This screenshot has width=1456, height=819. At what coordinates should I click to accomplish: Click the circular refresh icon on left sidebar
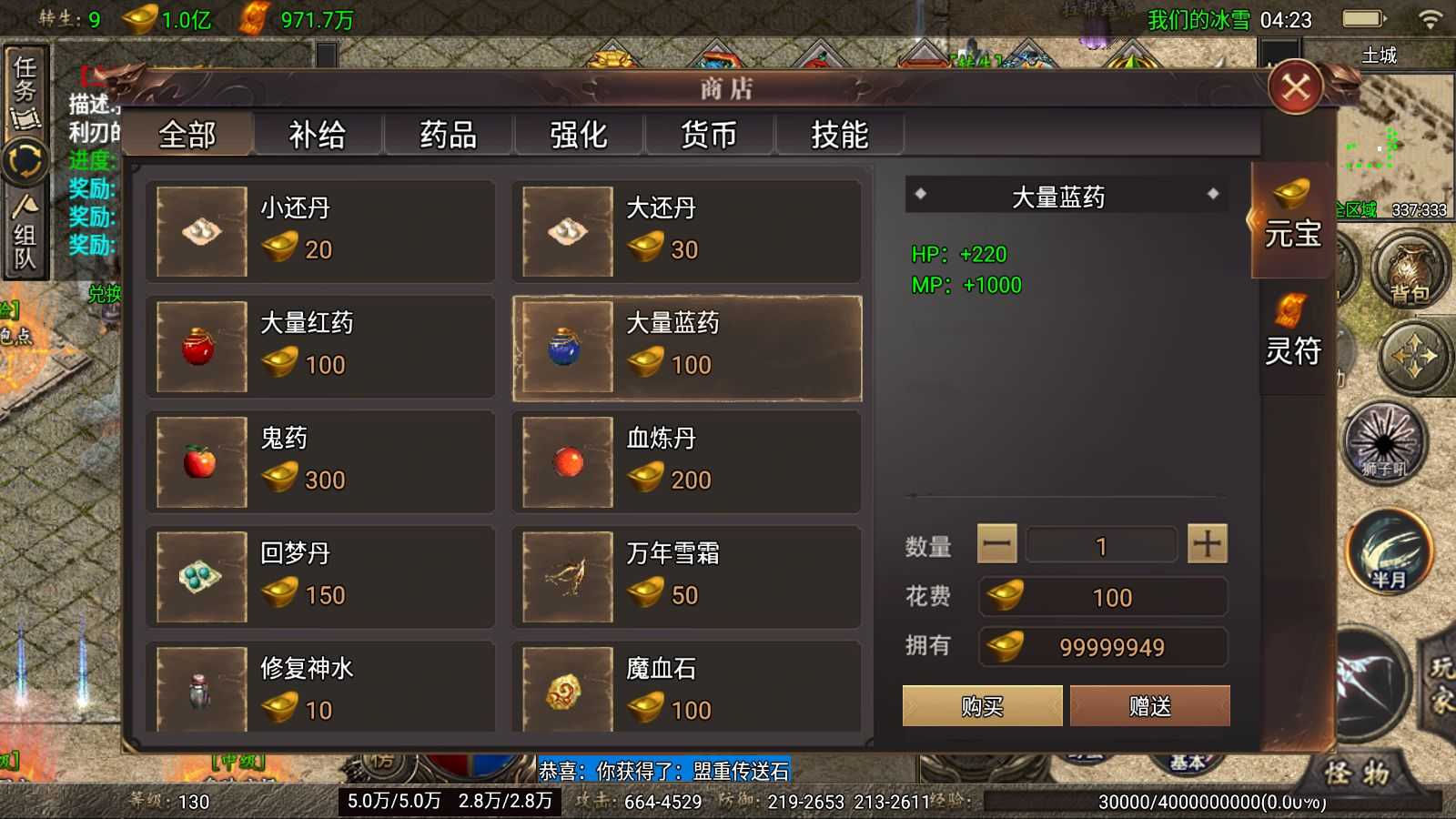click(x=26, y=160)
